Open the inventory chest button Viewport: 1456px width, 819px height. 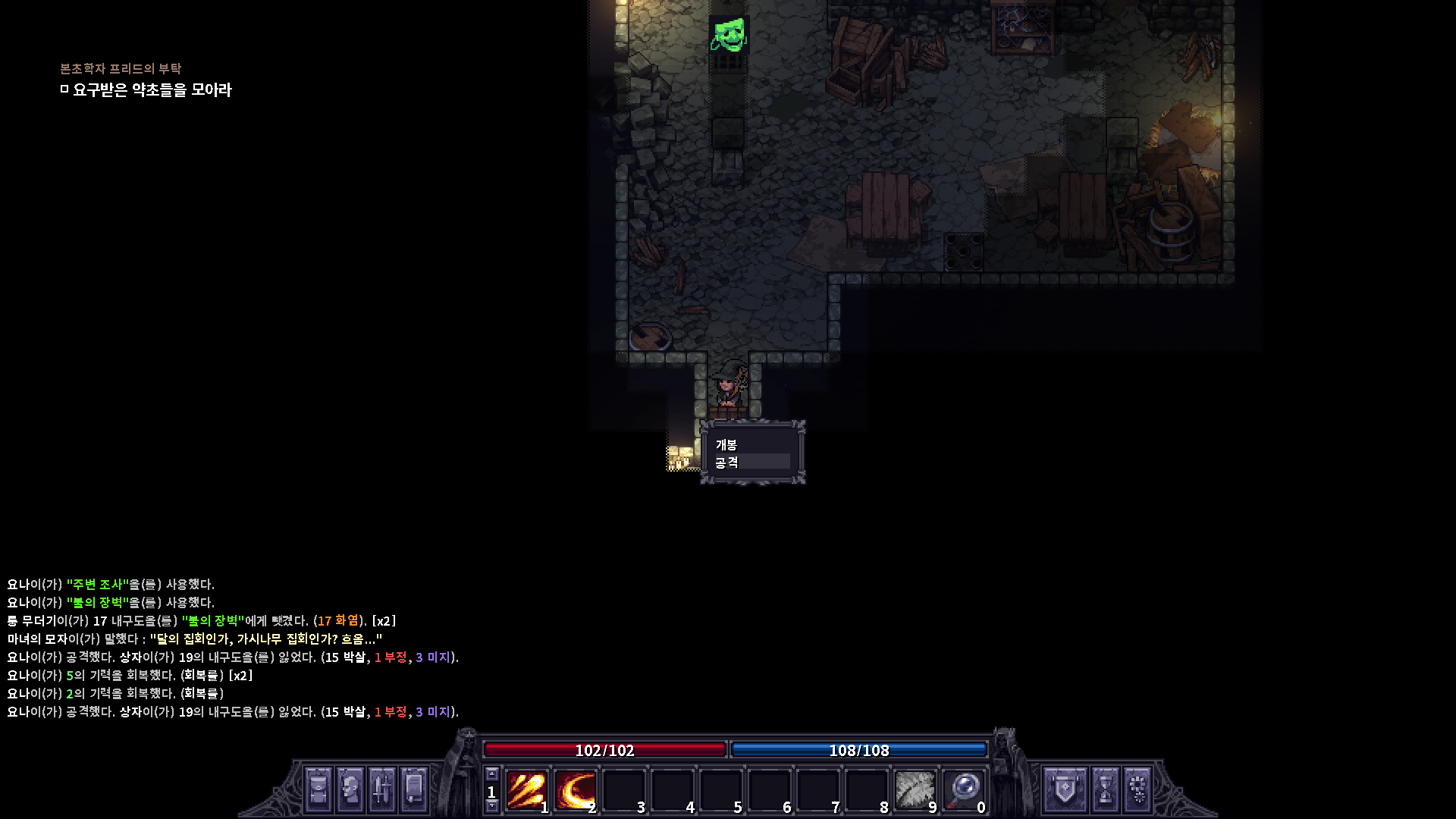pos(318,789)
